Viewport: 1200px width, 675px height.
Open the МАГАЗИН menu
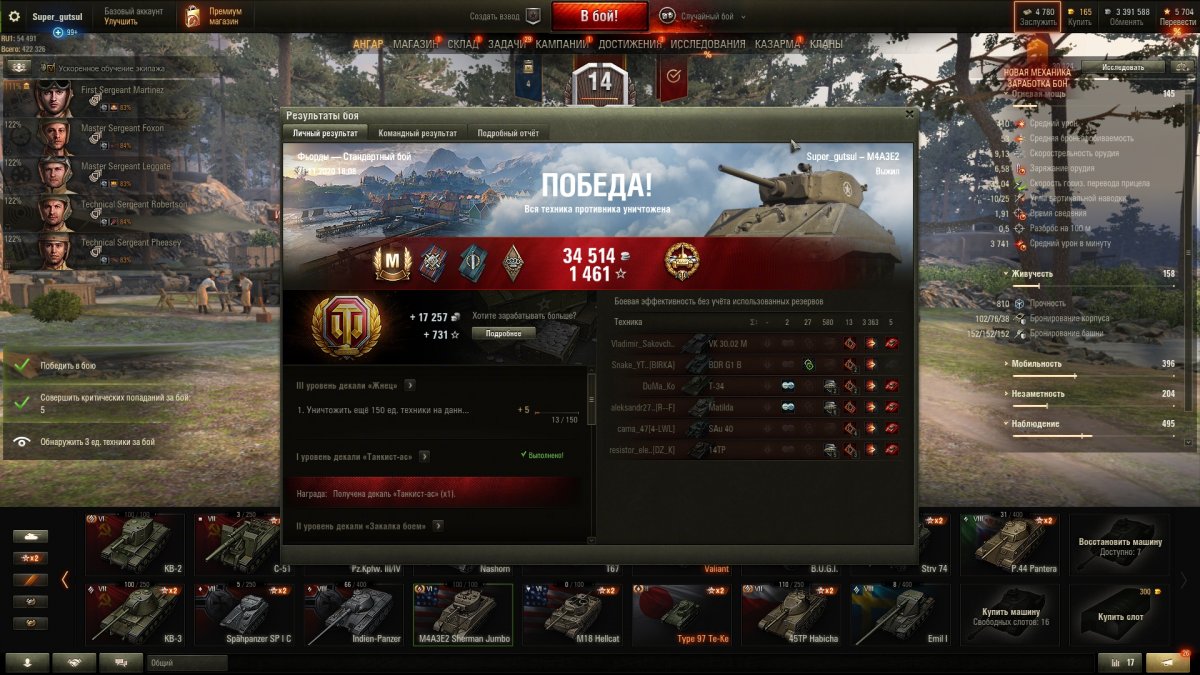(x=415, y=45)
